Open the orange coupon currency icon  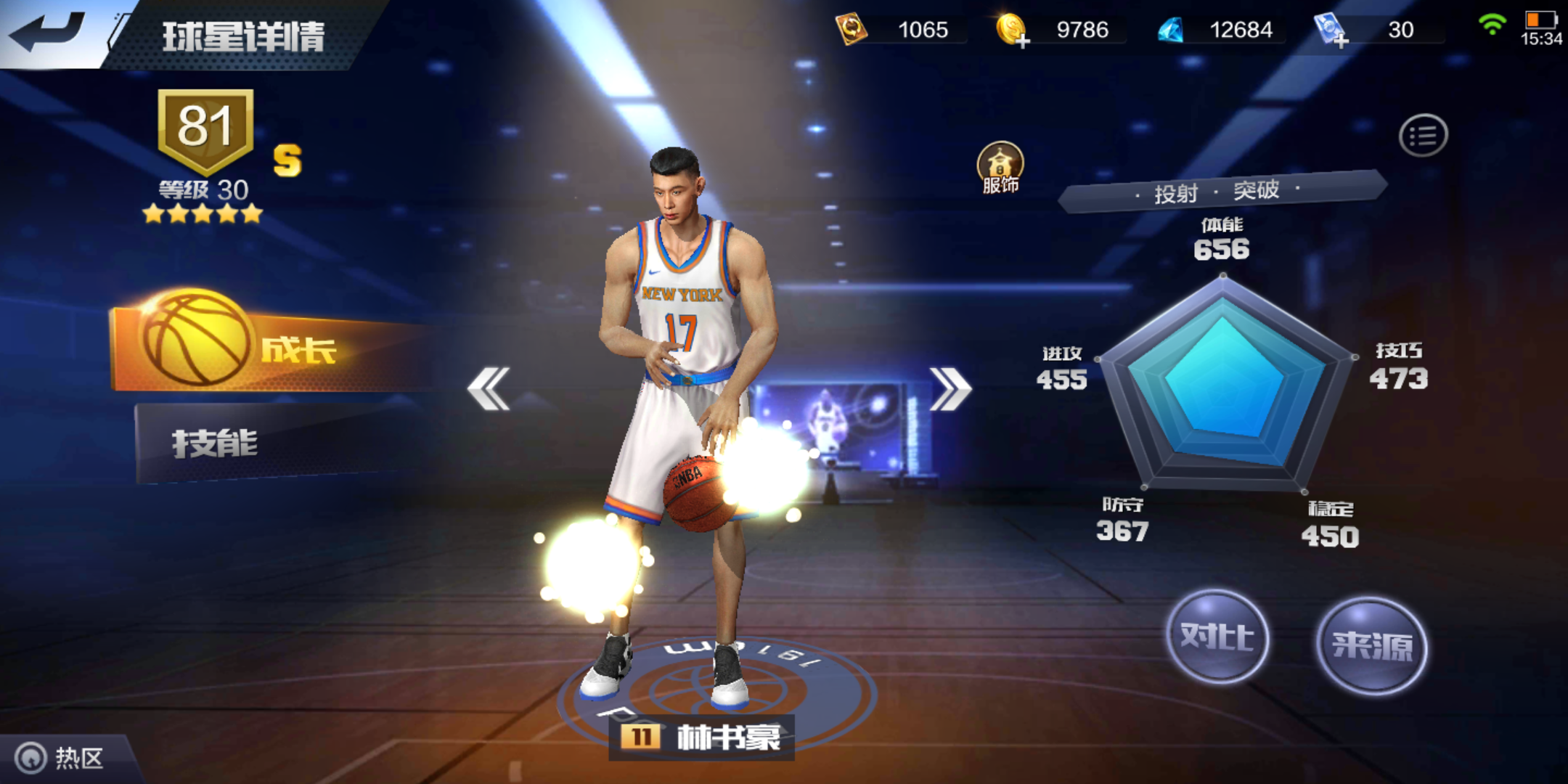852,30
